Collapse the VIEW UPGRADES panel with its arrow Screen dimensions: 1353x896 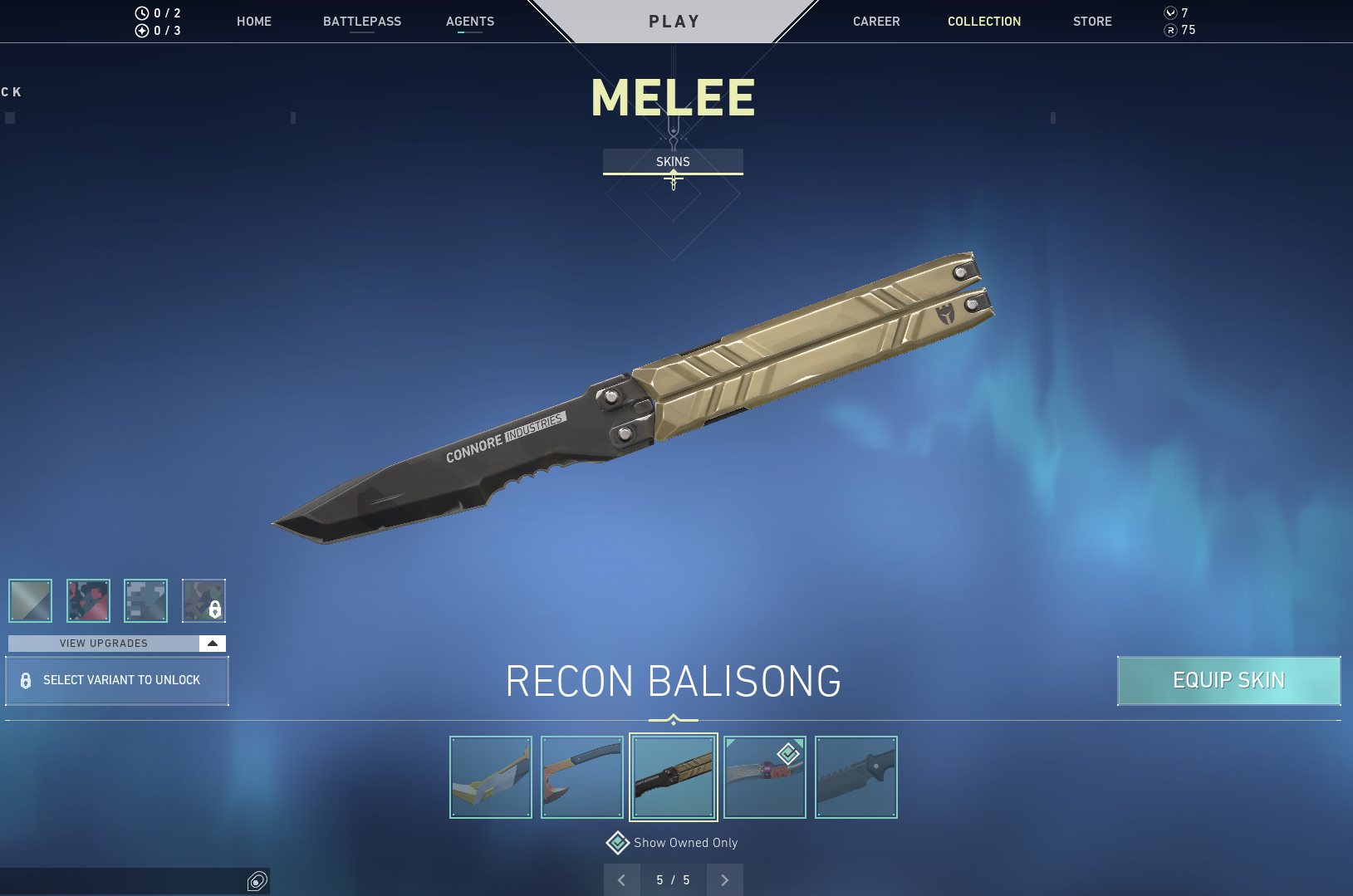coord(213,643)
